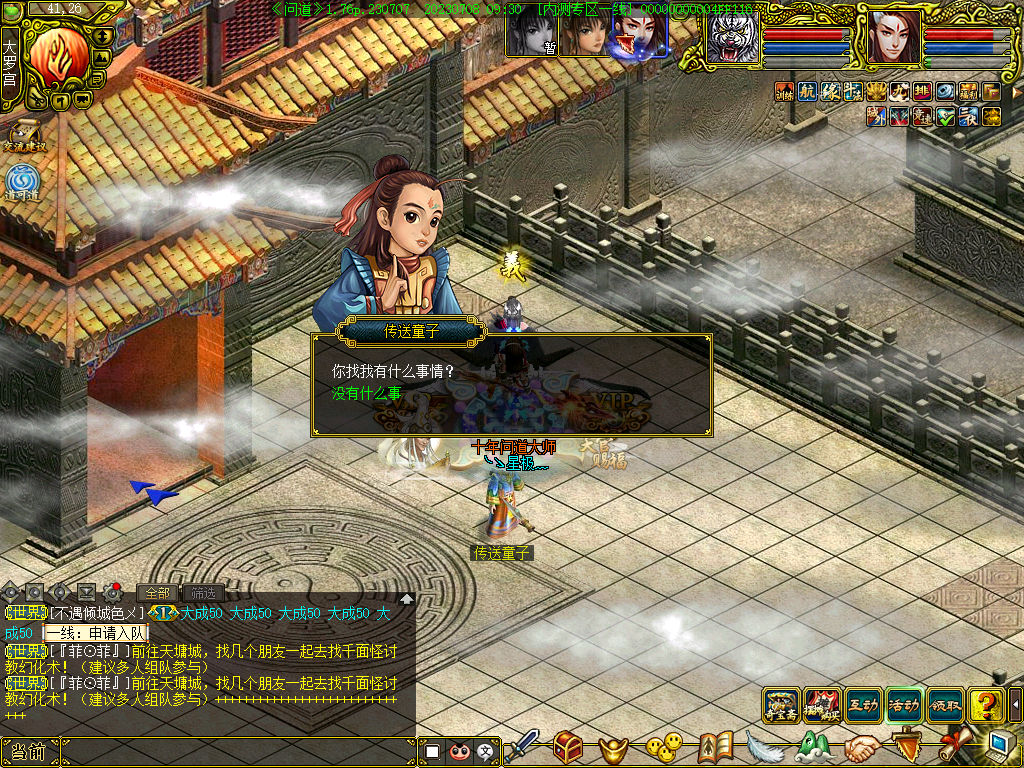Click the chat message input field
1024x768 pixels.
click(x=236, y=751)
